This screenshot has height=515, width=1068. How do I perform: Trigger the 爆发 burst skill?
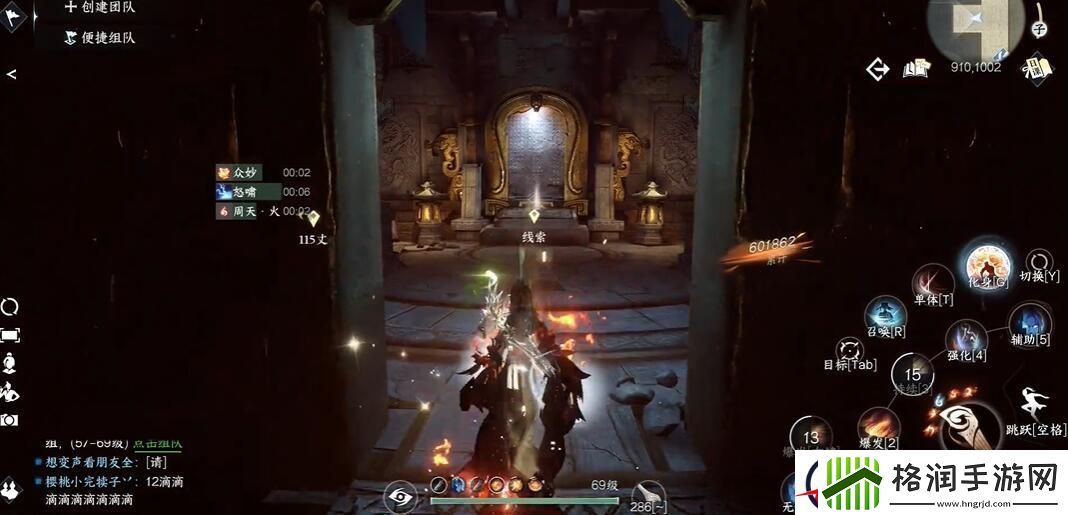pyautogui.click(x=877, y=427)
